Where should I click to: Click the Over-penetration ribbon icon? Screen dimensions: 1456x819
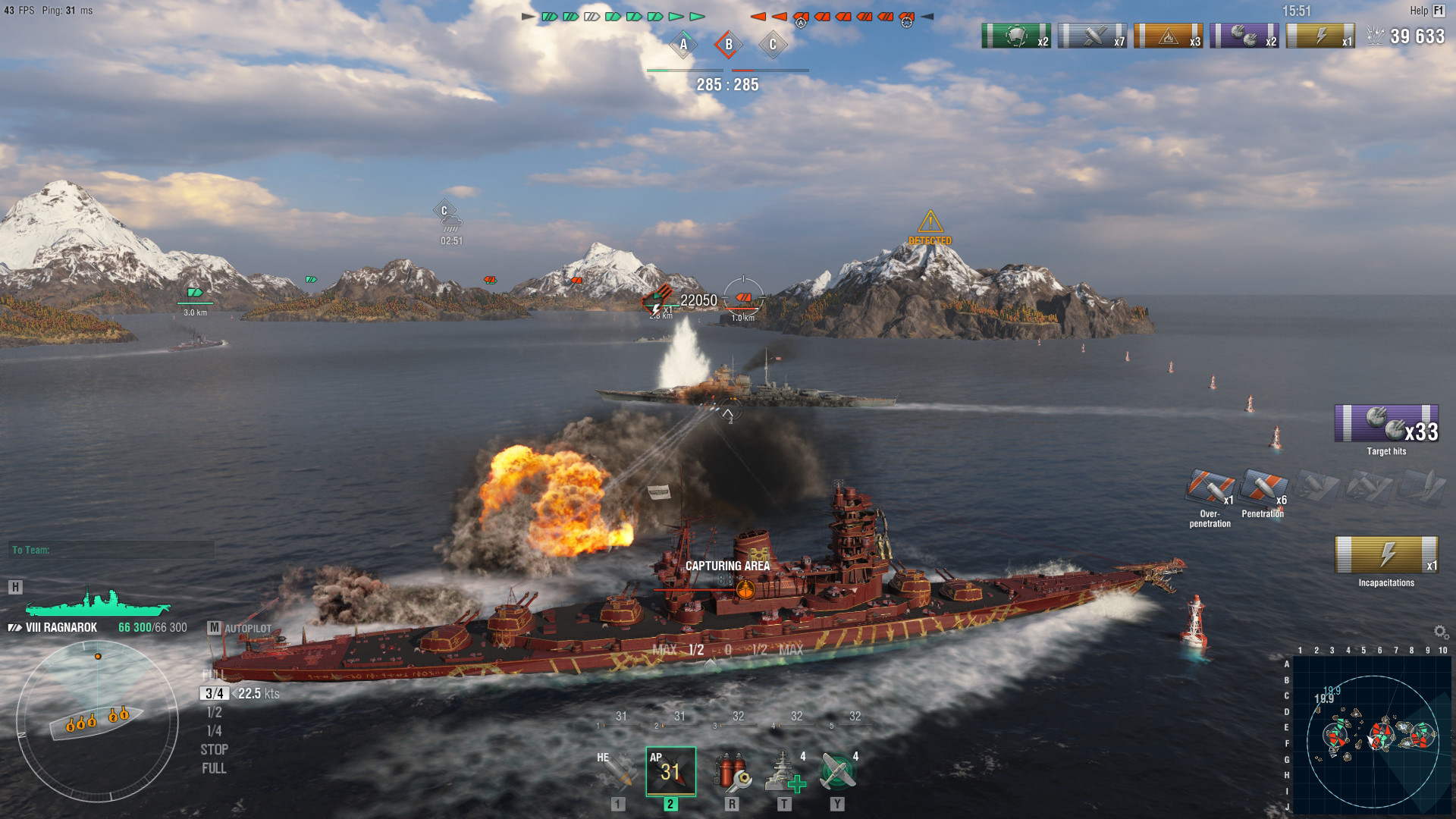point(1210,488)
